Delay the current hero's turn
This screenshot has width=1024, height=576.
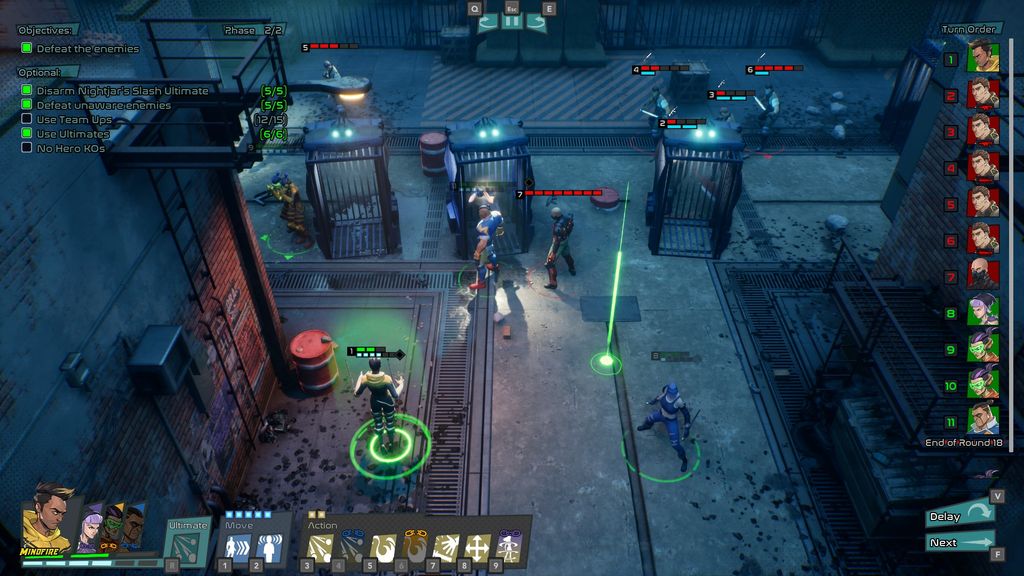click(x=960, y=516)
